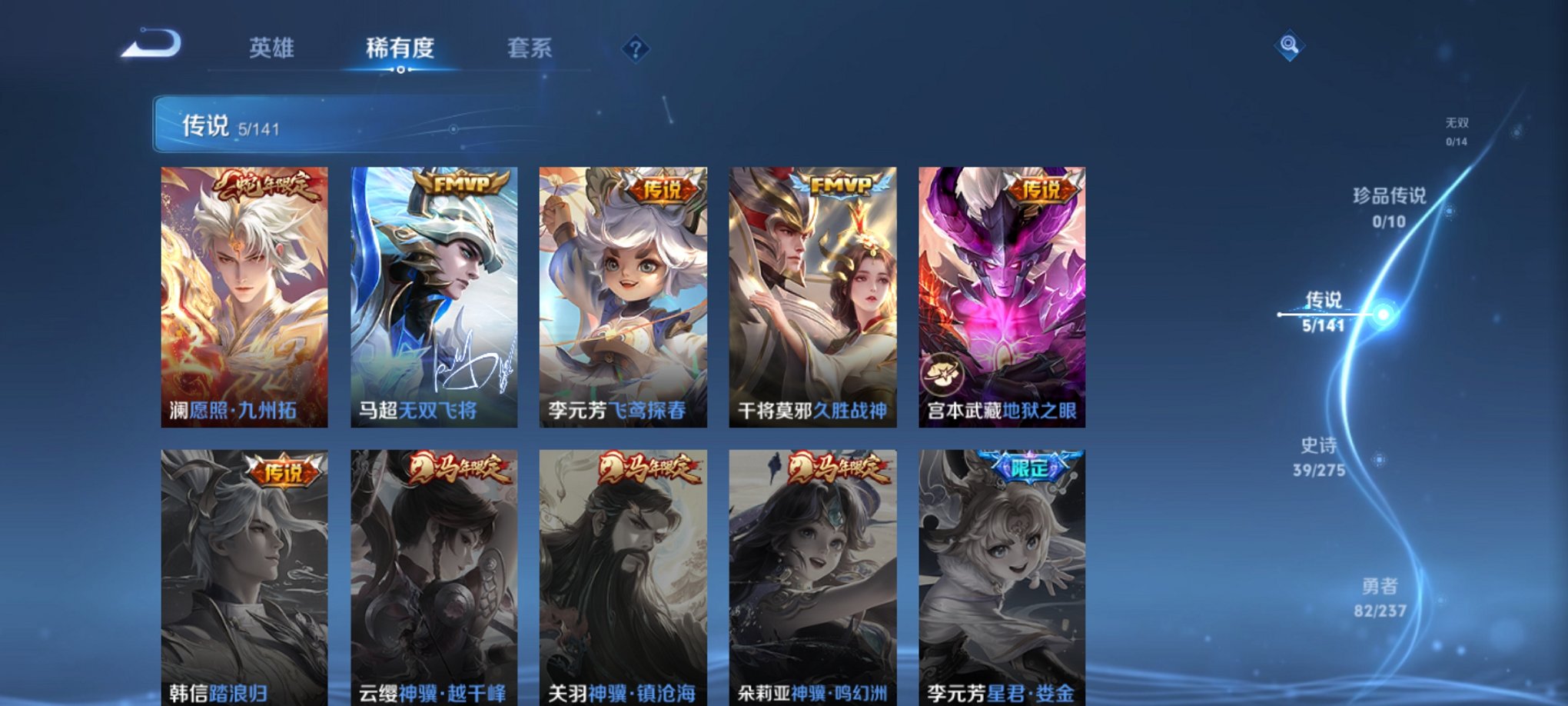Click the help question mark icon
1568x706 pixels.
pyautogui.click(x=635, y=49)
